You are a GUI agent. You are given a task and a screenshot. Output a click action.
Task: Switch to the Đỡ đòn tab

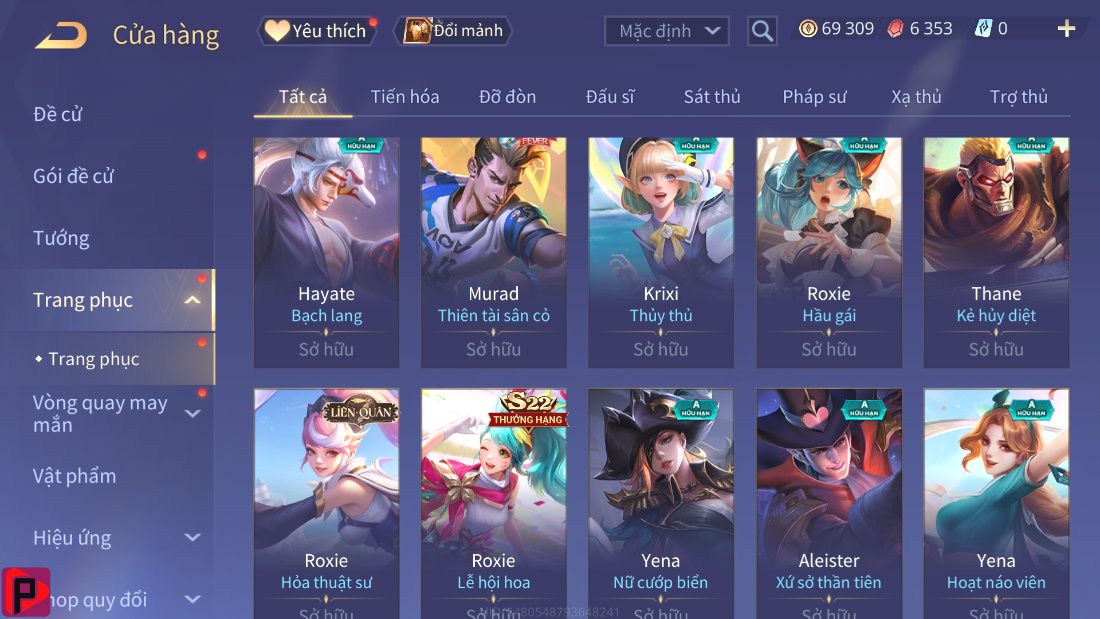[507, 97]
